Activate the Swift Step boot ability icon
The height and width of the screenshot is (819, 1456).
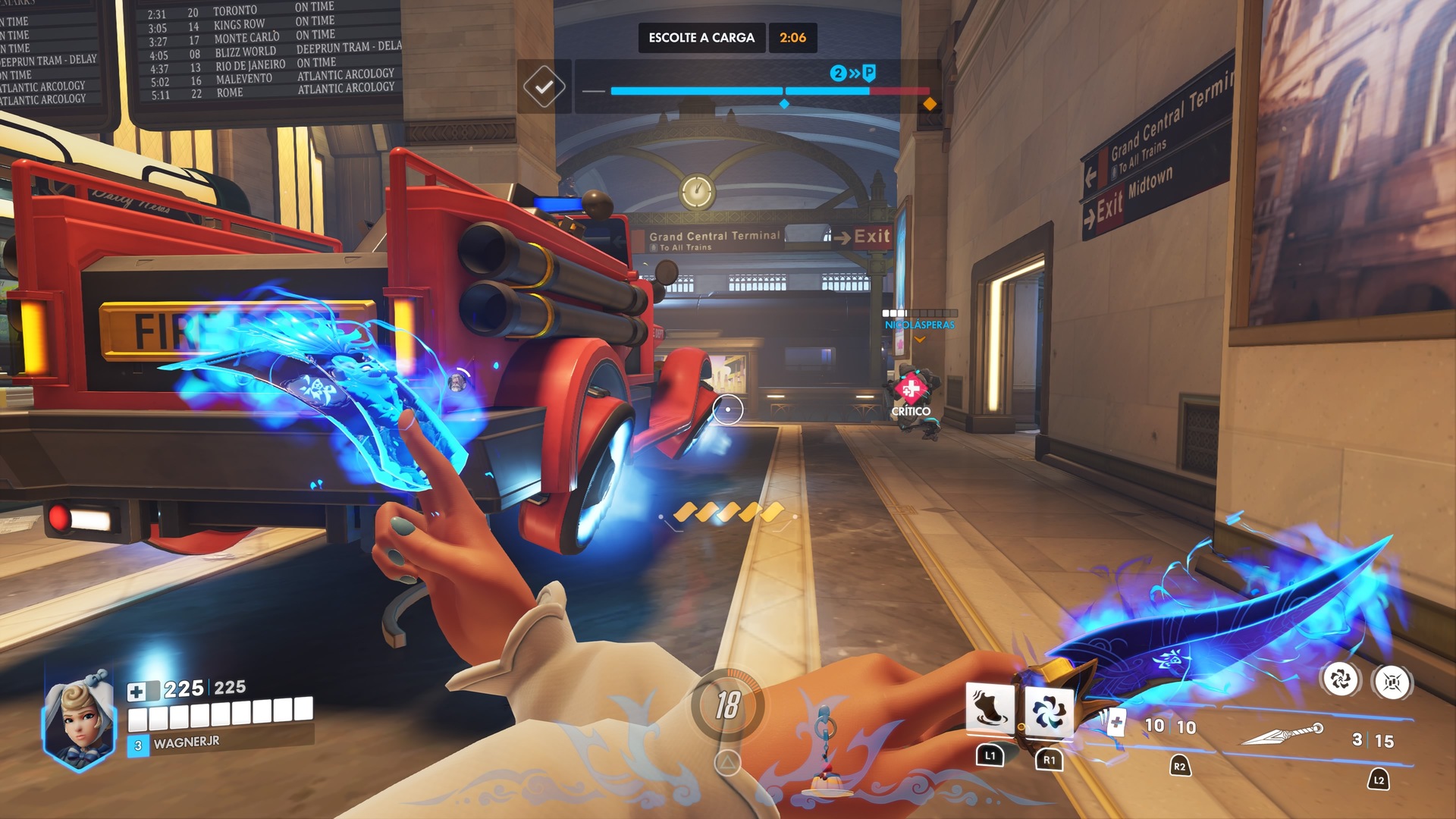pyautogui.click(x=990, y=710)
